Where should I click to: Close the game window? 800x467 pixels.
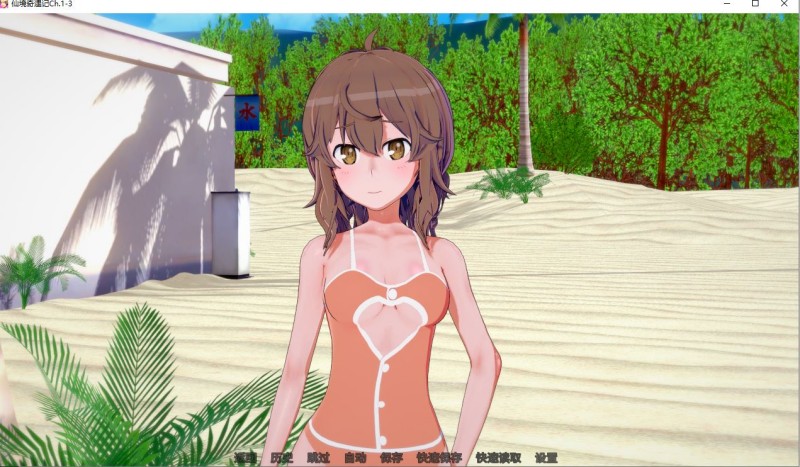782,5
